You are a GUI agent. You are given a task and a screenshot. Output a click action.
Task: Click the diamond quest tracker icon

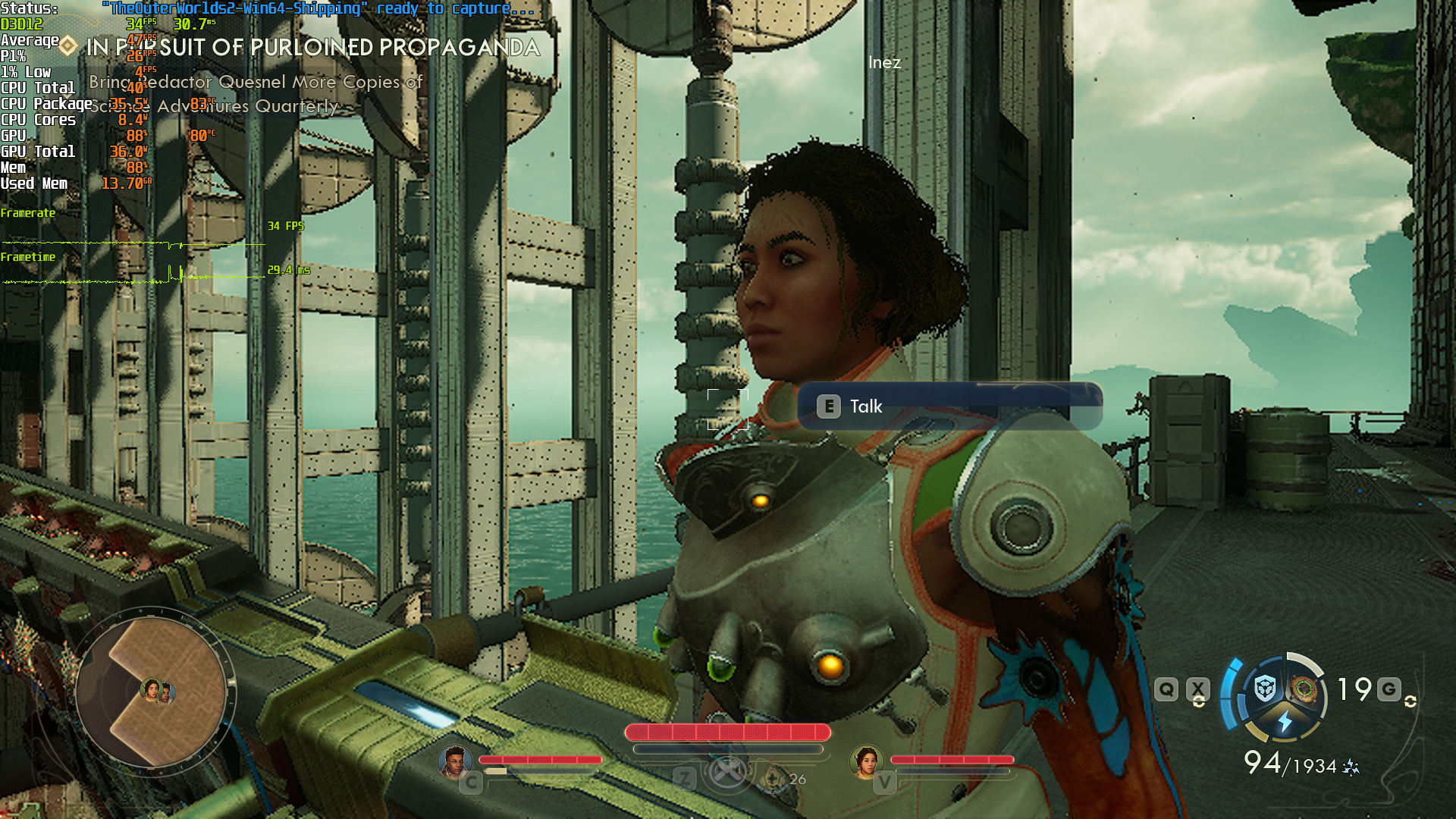pyautogui.click(x=66, y=46)
